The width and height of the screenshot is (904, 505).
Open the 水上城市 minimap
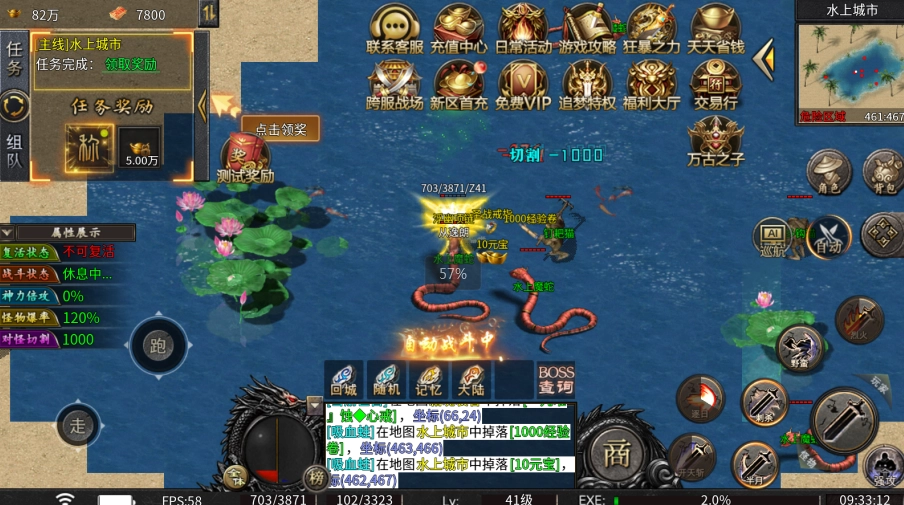click(x=850, y=72)
